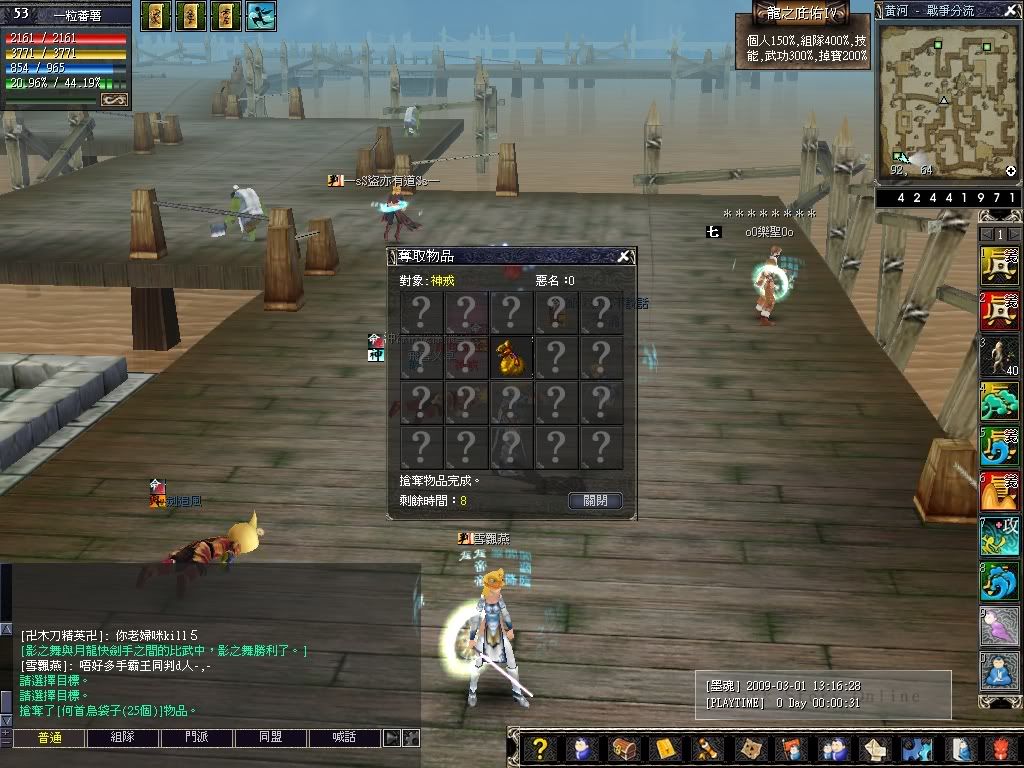Screen dimensions: 1024x768
Task: Close the loot window with the X
Action: click(x=623, y=256)
